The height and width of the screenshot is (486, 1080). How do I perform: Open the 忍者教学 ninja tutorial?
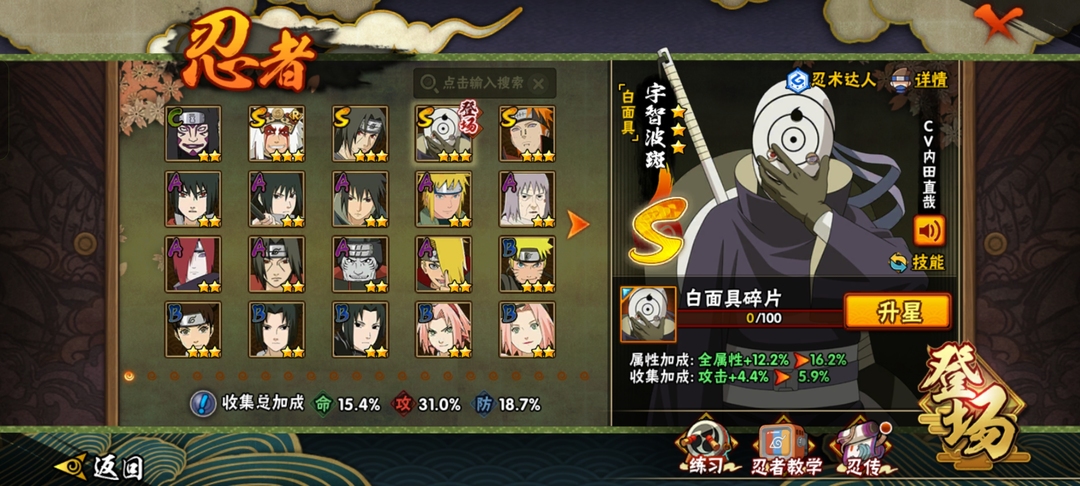pyautogui.click(x=788, y=450)
